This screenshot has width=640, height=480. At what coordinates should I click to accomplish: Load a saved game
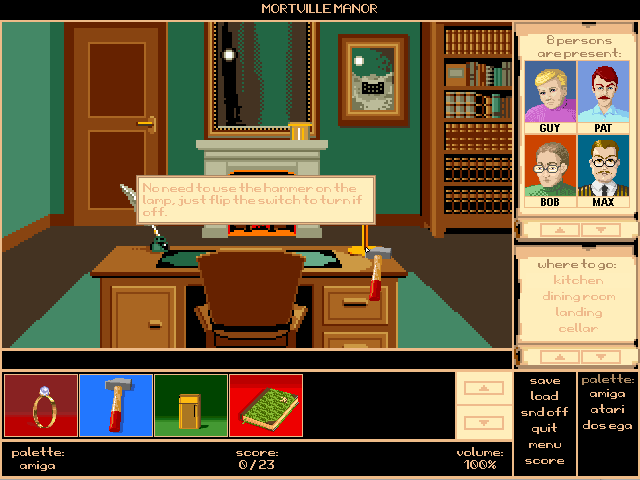pos(545,396)
